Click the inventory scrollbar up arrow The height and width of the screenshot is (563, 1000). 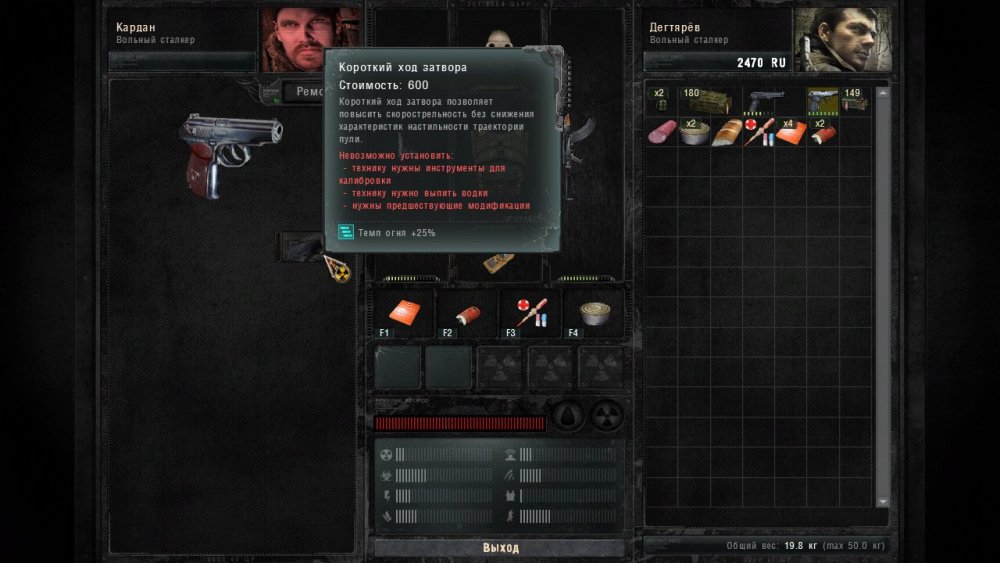tap(882, 93)
